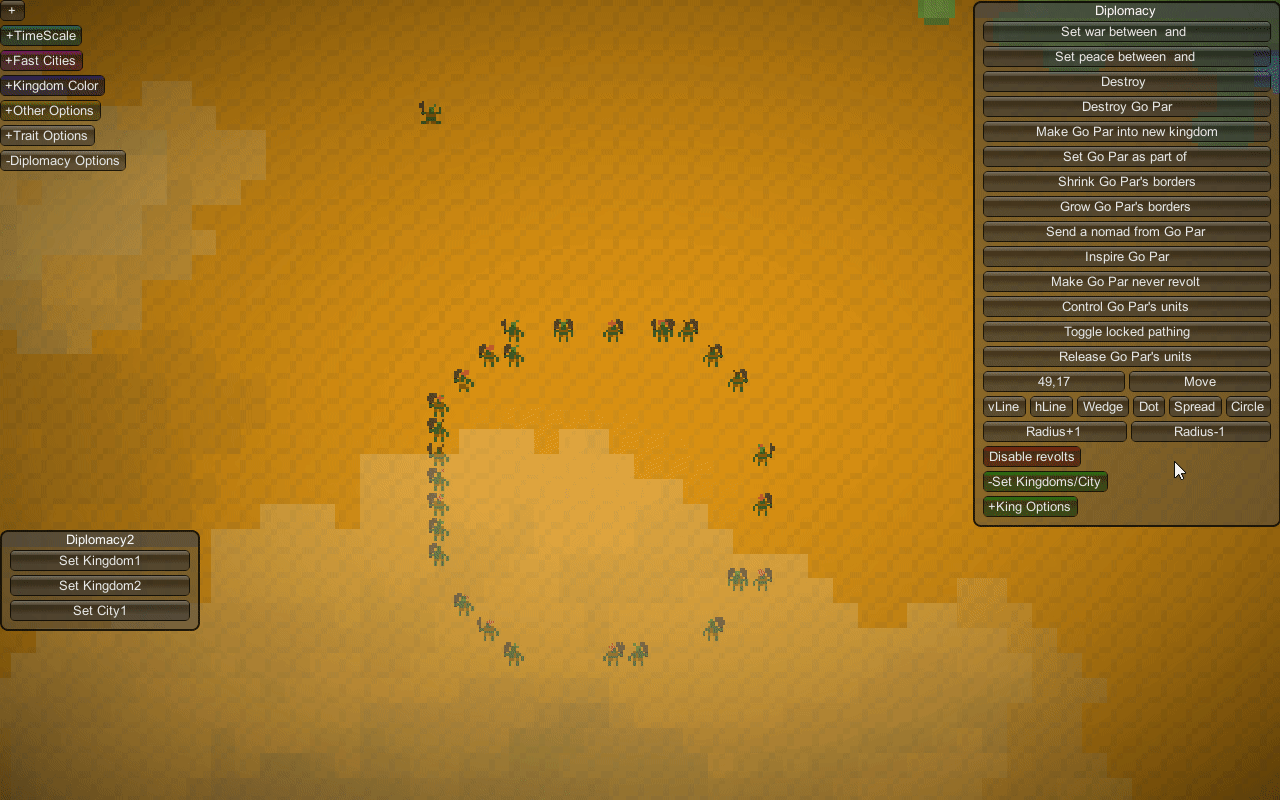Viewport: 1280px width, 800px height.
Task: Take control of Go Par's units
Action: pos(1126,307)
